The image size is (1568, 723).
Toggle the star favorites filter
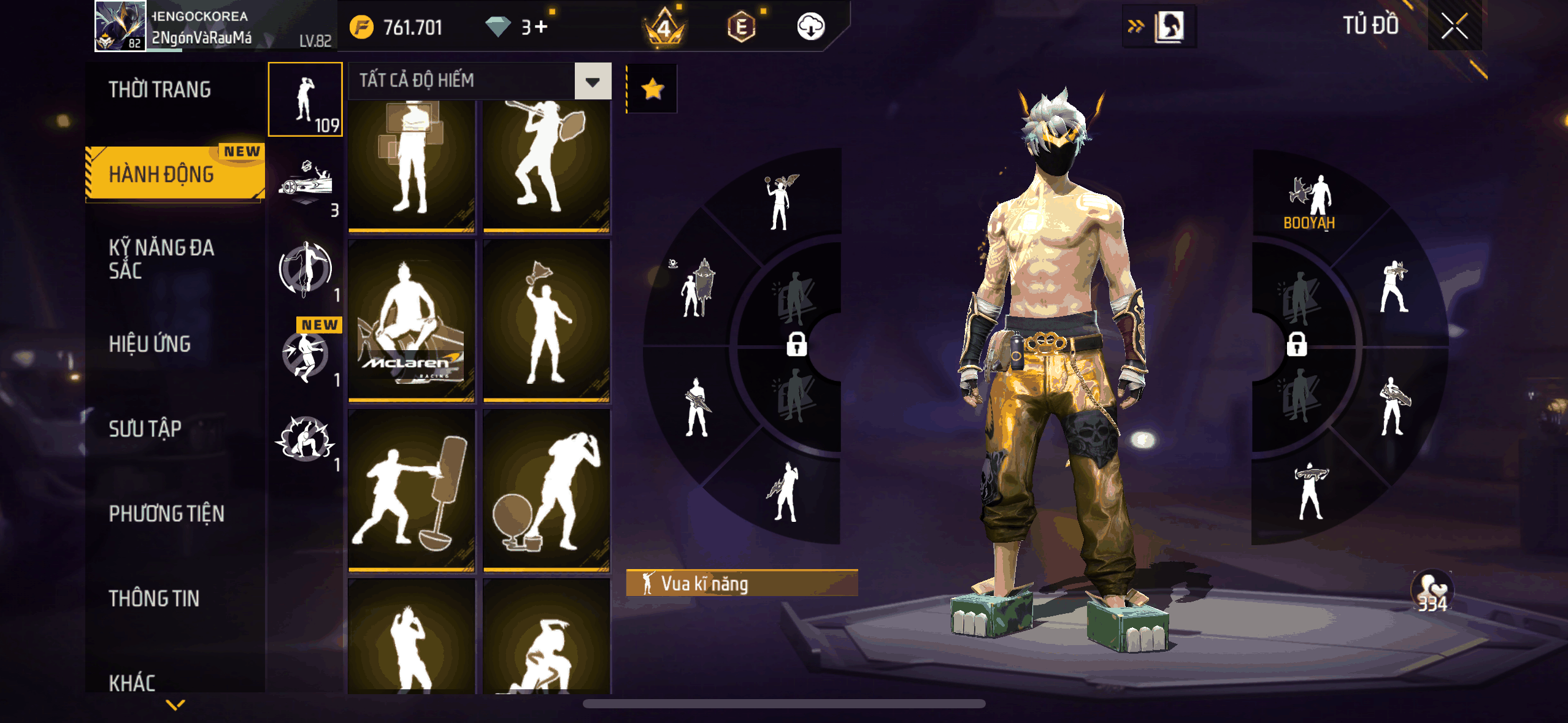pyautogui.click(x=652, y=89)
